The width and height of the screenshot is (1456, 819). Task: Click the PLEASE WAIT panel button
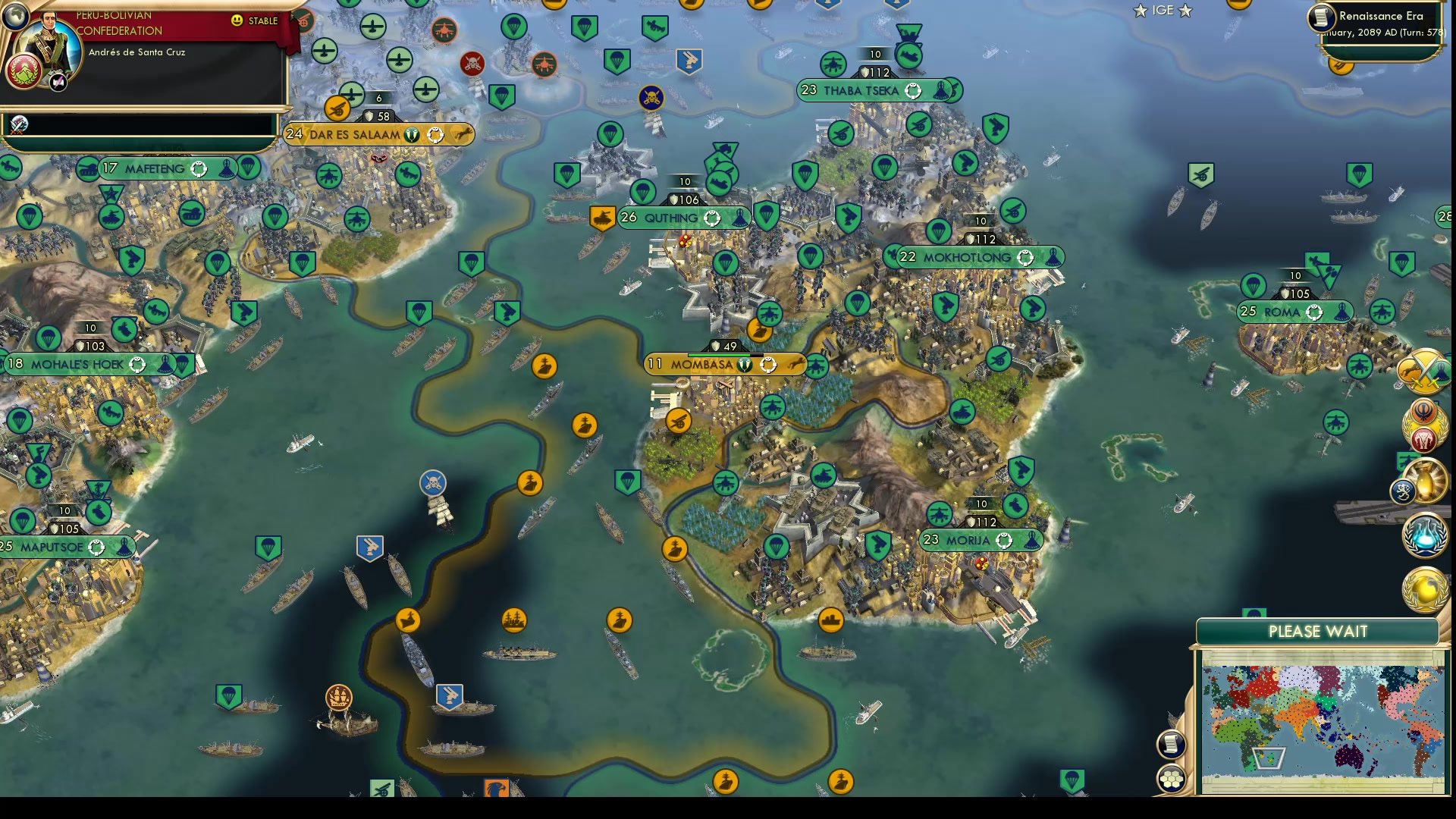point(1319,631)
